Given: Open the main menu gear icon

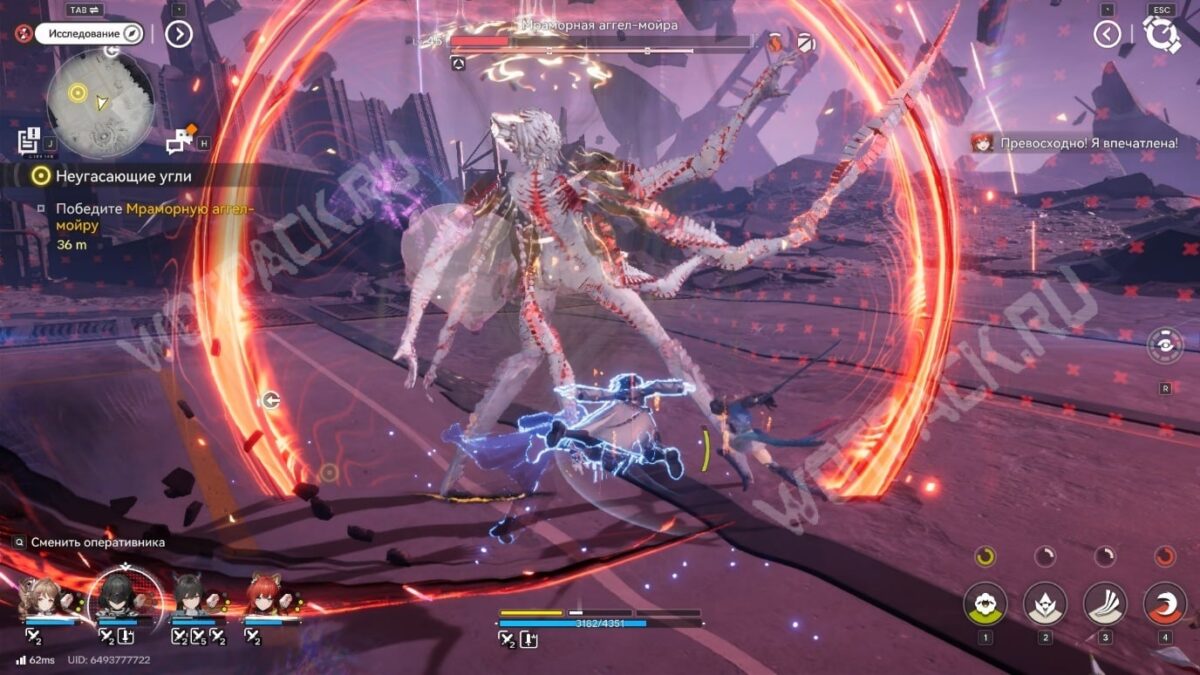Looking at the screenshot, I should pyautogui.click(x=1162, y=34).
